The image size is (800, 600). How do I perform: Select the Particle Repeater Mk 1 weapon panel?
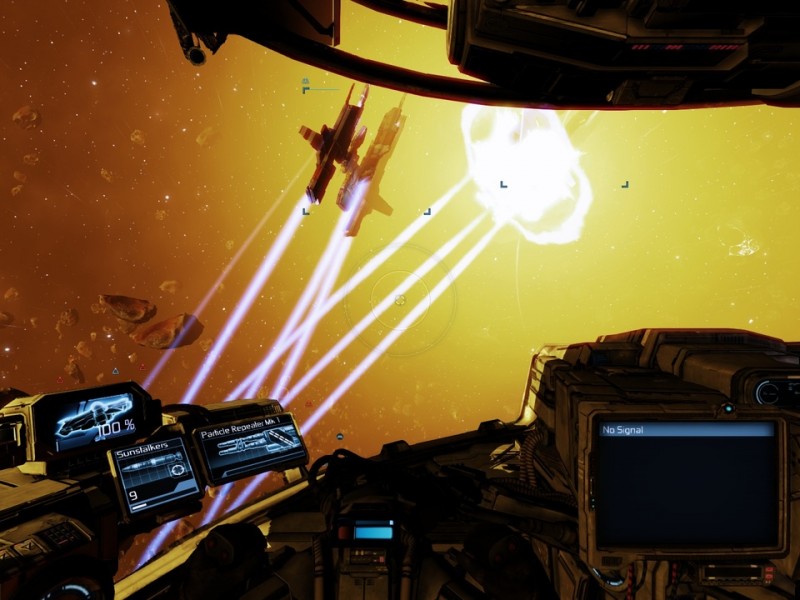pyautogui.click(x=250, y=446)
